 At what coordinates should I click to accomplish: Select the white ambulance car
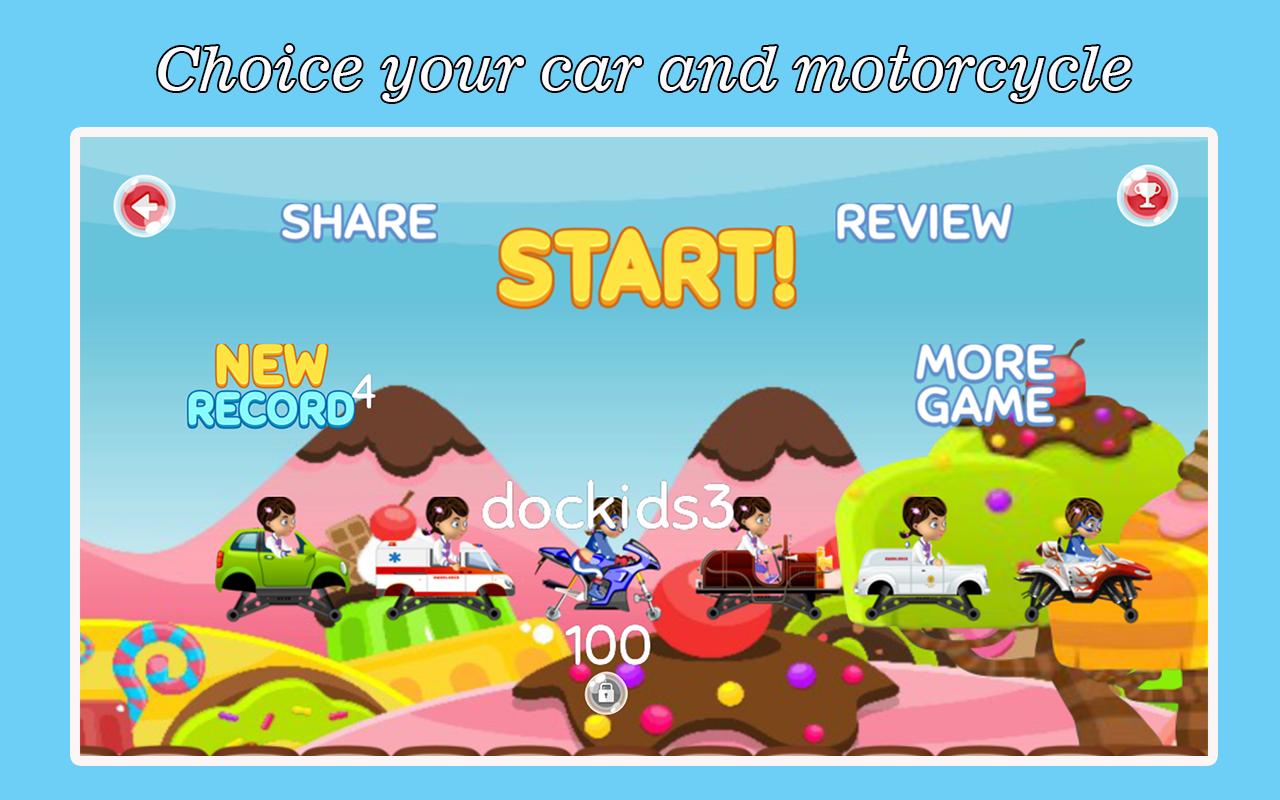[x=925, y=570]
